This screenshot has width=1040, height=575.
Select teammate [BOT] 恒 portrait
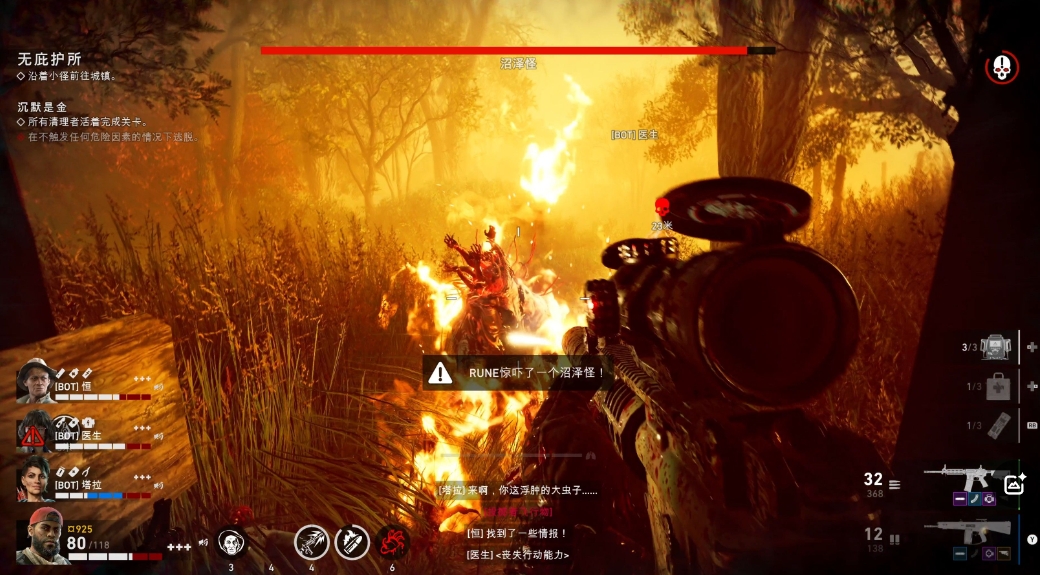point(36,381)
